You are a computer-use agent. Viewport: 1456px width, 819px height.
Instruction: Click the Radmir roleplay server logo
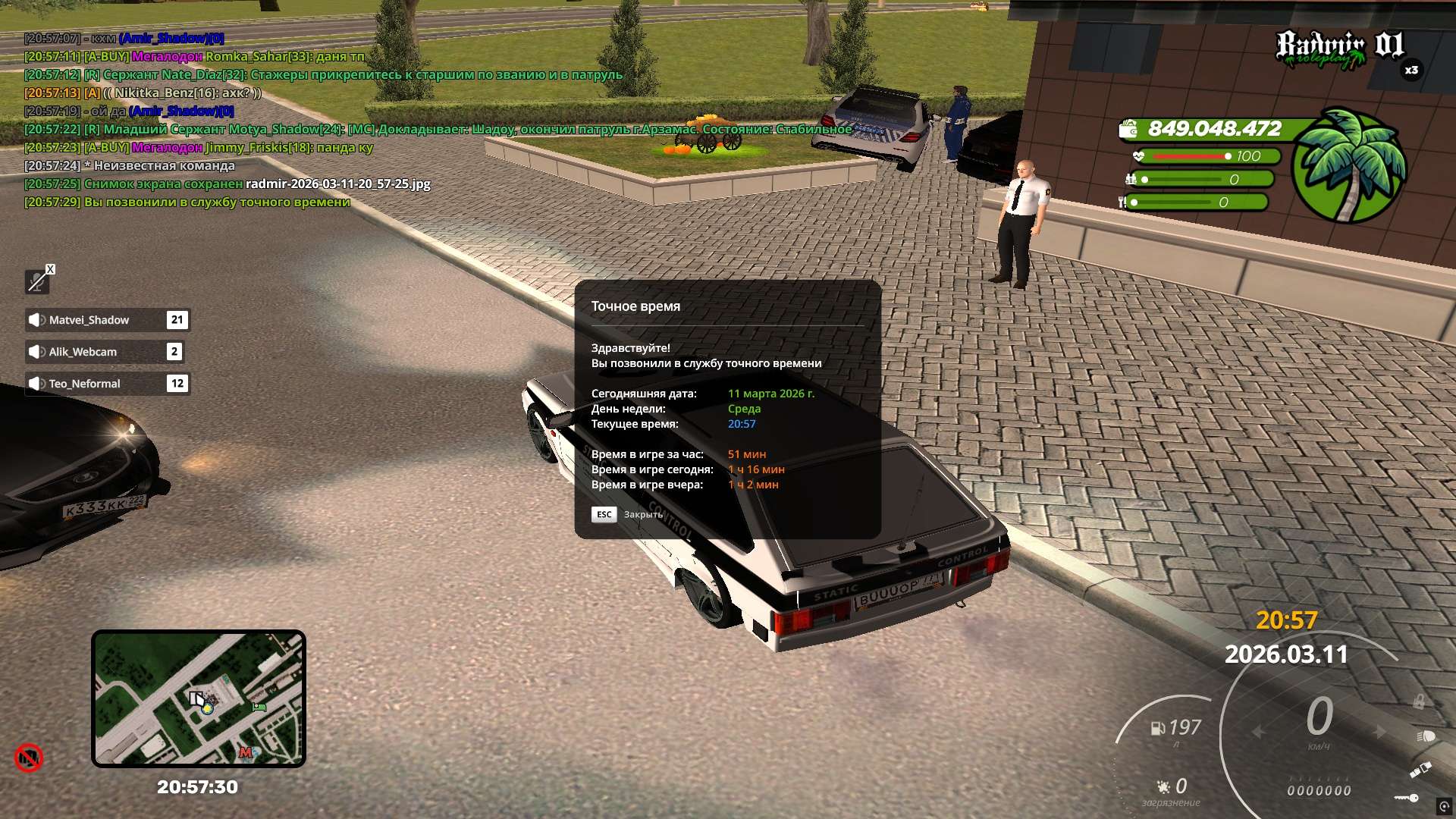pyautogui.click(x=1339, y=49)
